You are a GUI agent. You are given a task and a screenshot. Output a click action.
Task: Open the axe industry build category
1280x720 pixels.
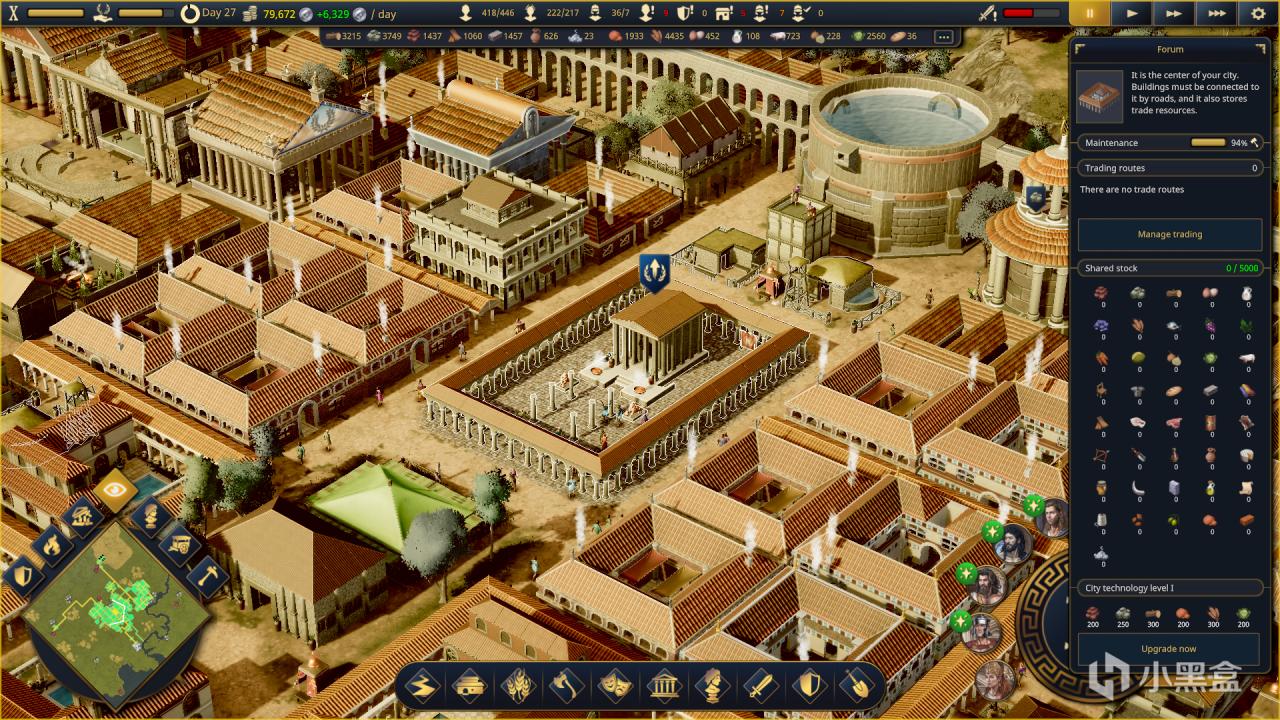[567, 686]
